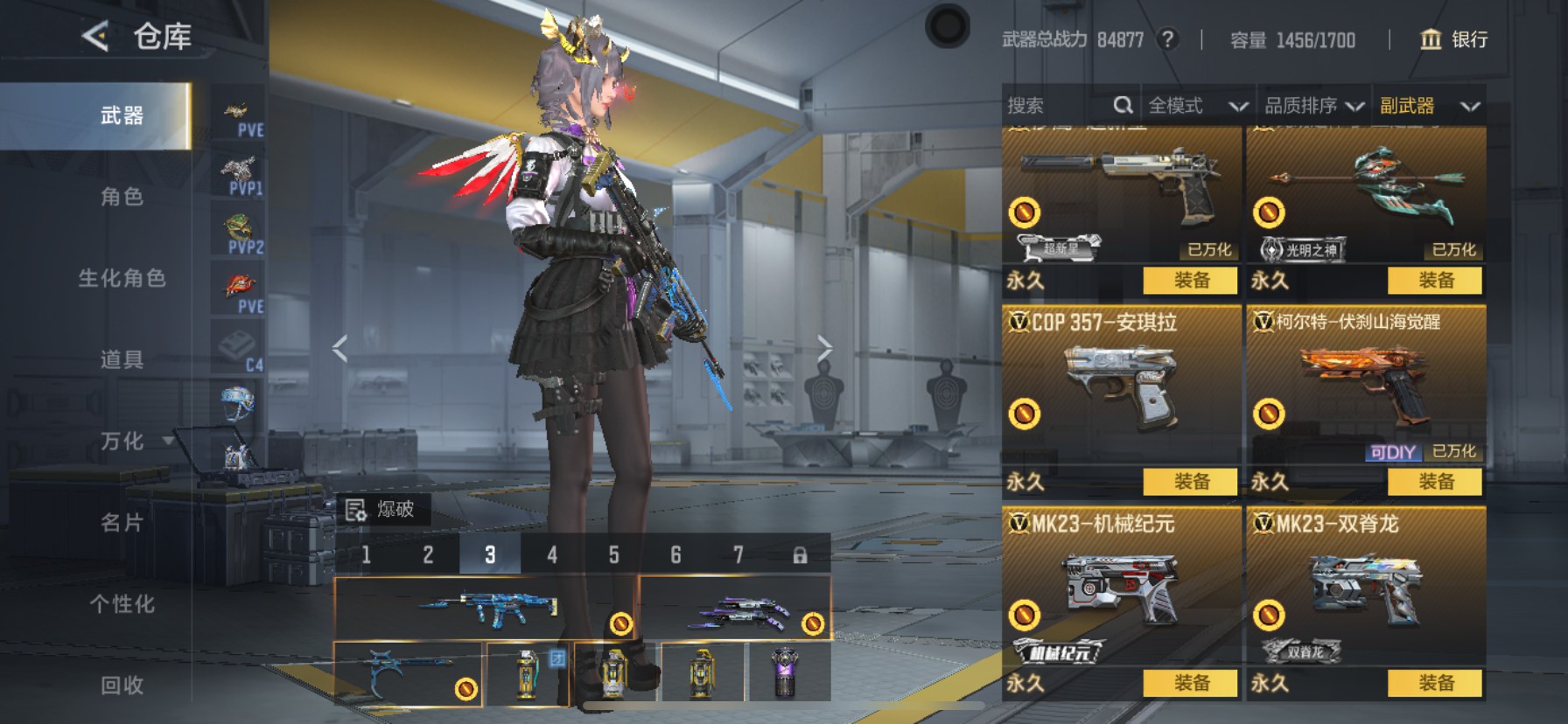
Task: Select the PVP1 loadout preset
Action: (239, 176)
